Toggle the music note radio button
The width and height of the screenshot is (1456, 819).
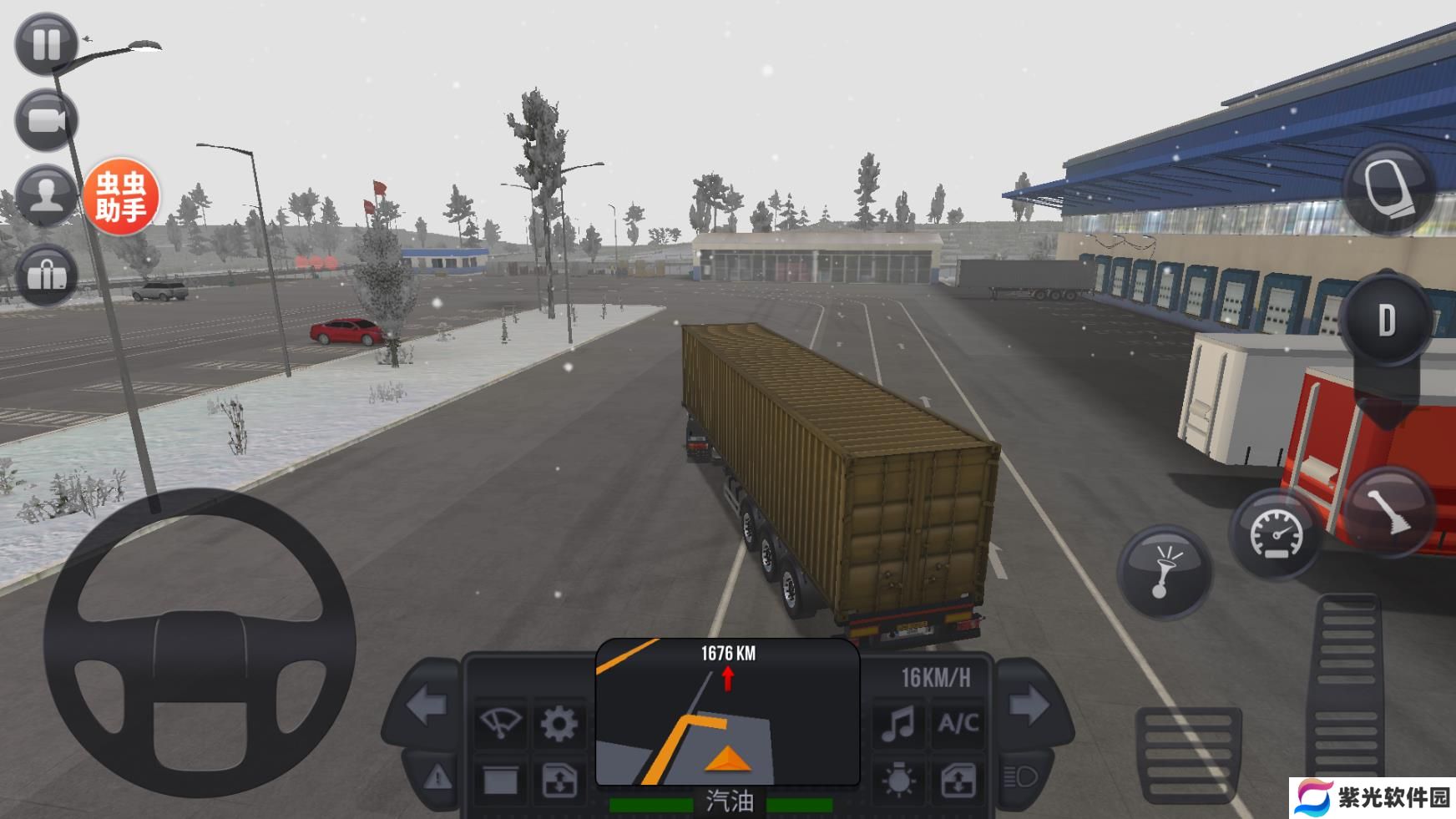coord(897,723)
